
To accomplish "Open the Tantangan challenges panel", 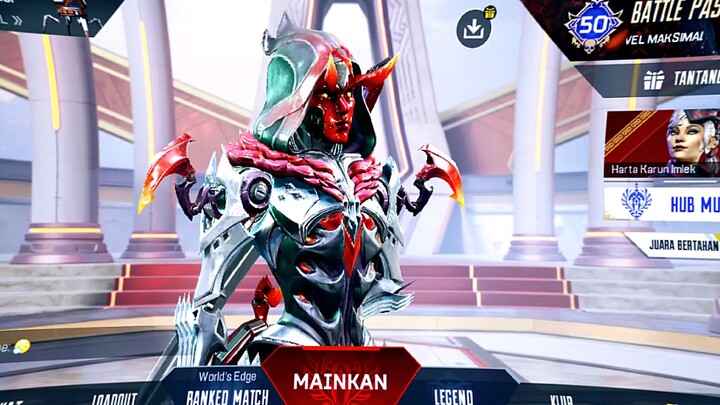I will (680, 79).
